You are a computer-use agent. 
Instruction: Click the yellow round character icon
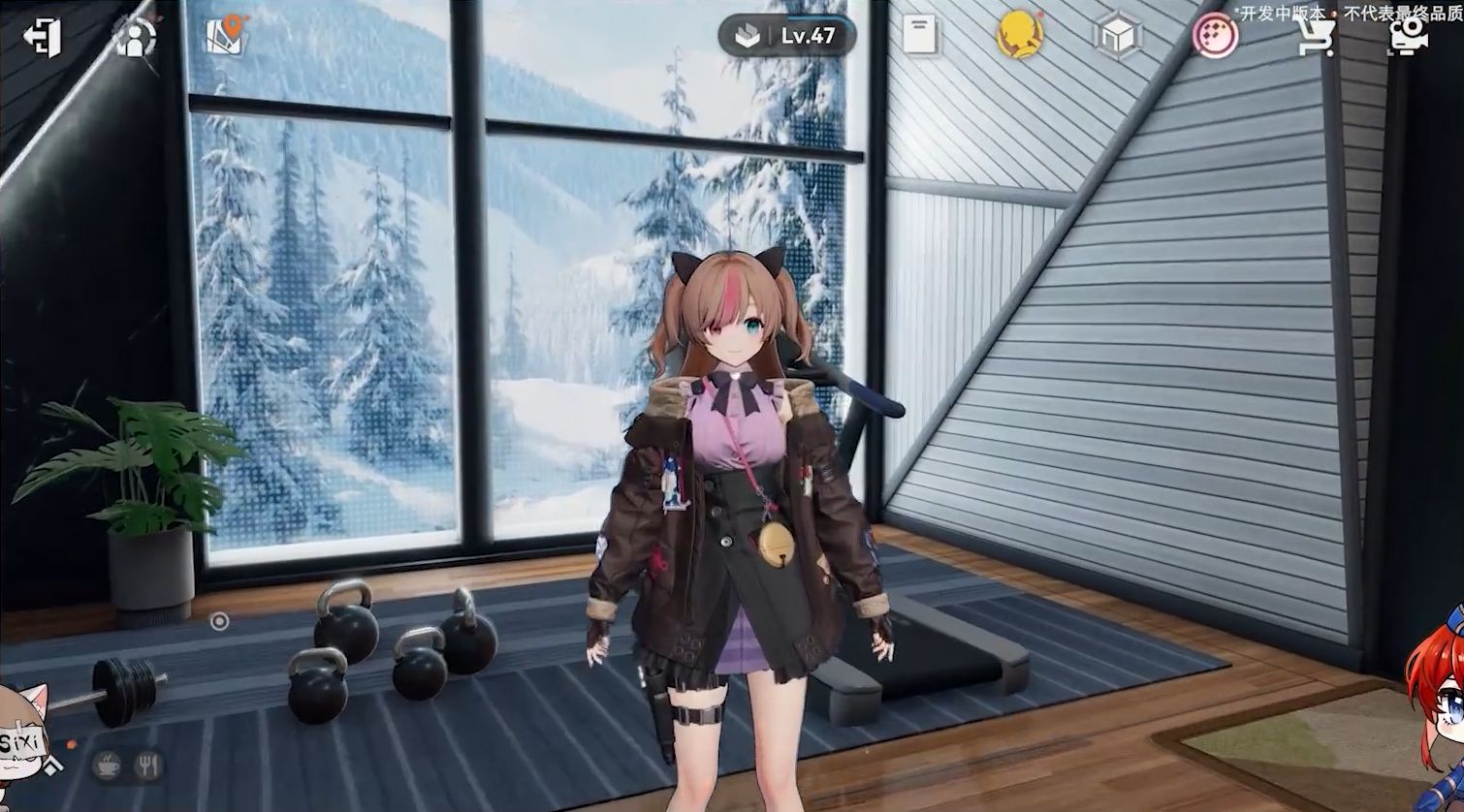1019,37
